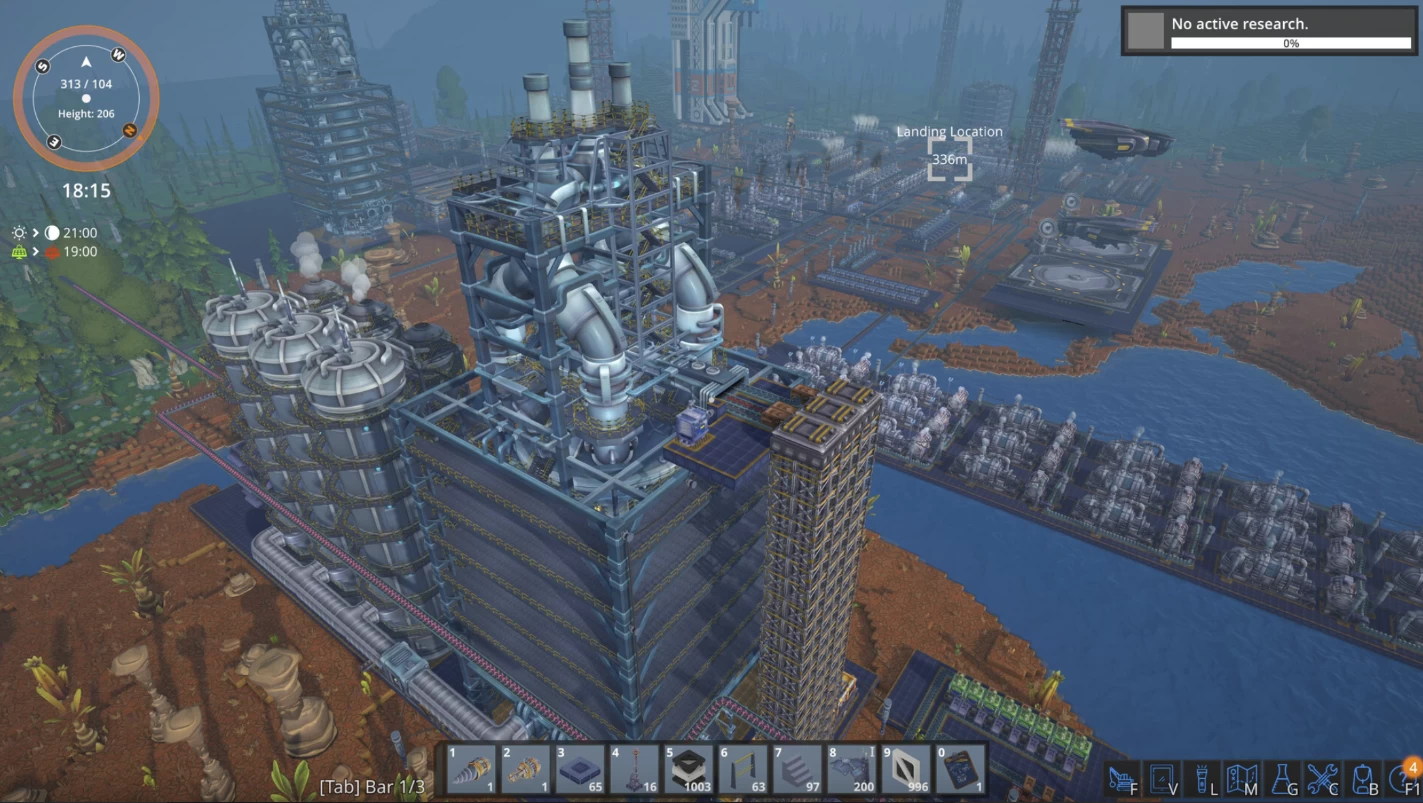1423x803 pixels.
Task: Open the help question mark icon
Action: point(1401,778)
